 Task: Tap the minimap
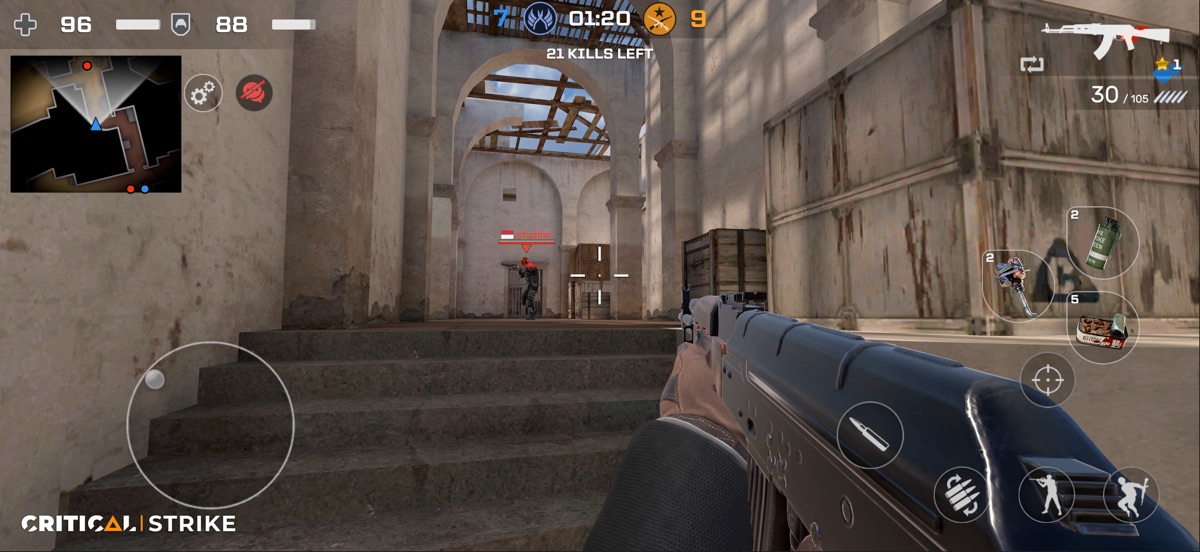[96, 124]
